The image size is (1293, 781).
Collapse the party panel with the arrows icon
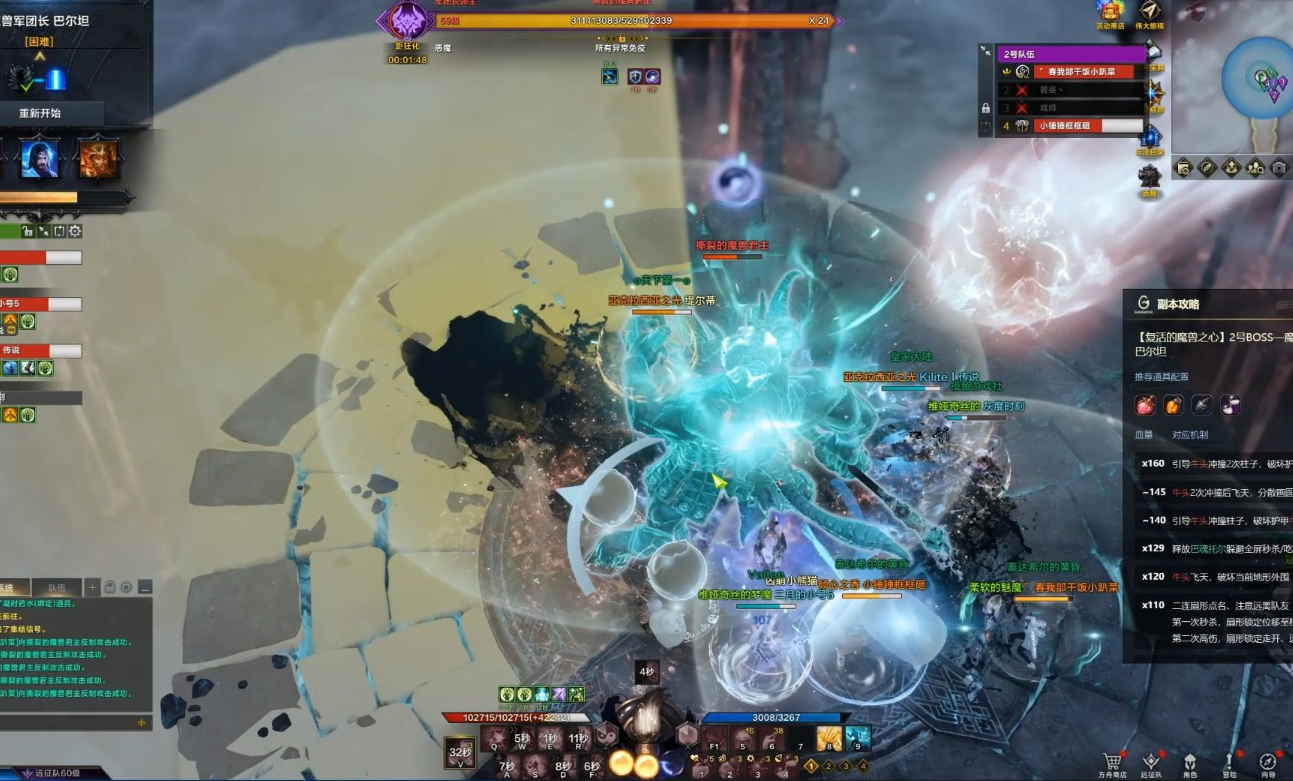tap(986, 52)
